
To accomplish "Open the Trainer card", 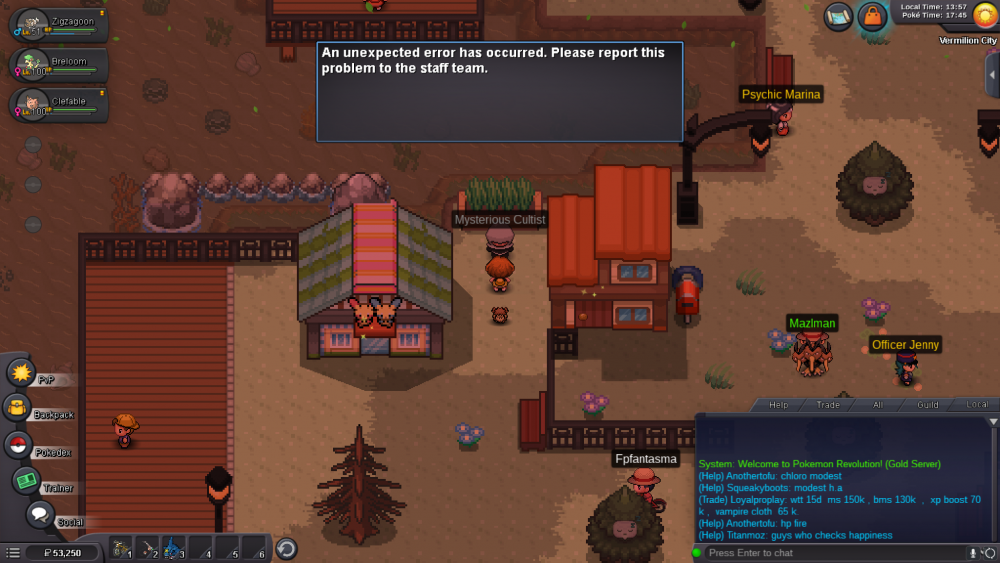I will point(26,481).
